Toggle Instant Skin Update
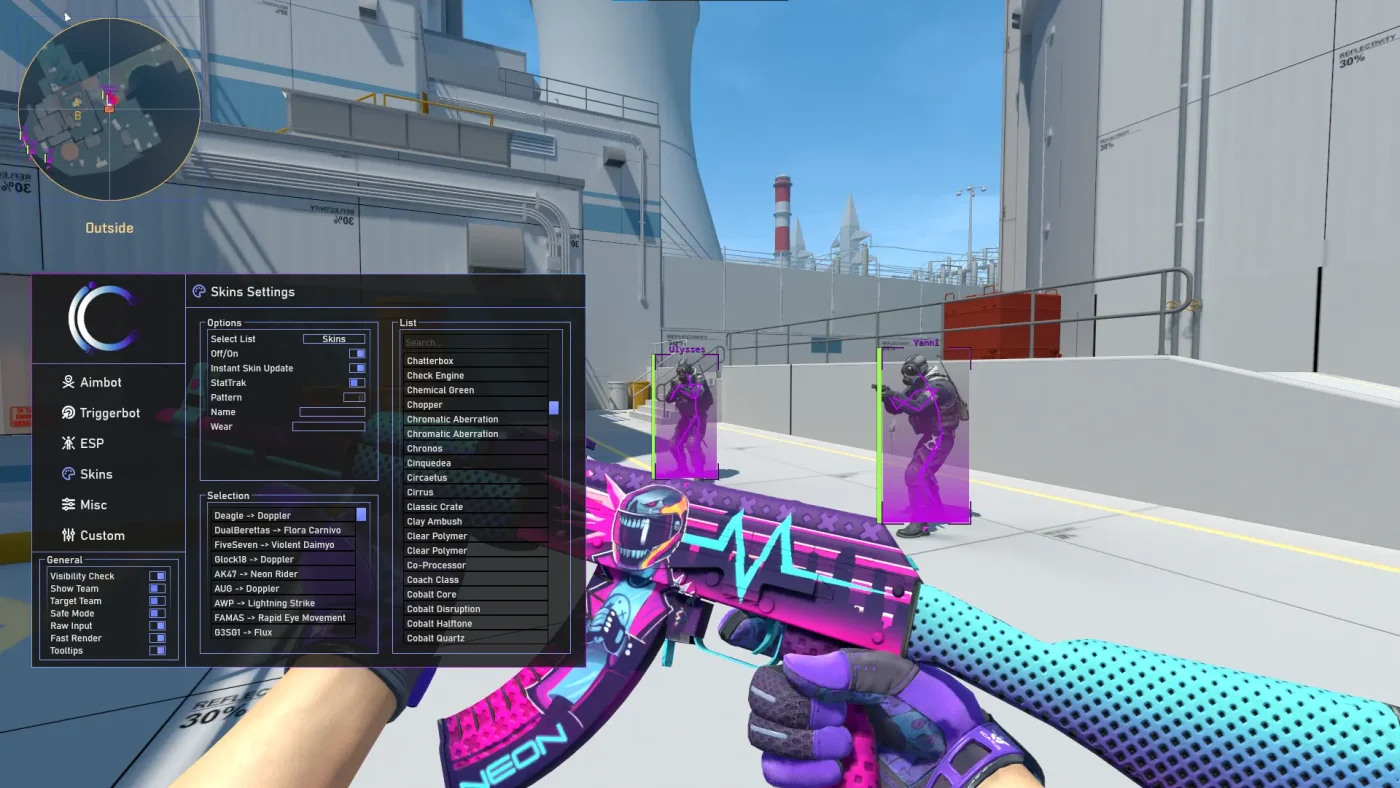The image size is (1400, 788). (x=358, y=368)
